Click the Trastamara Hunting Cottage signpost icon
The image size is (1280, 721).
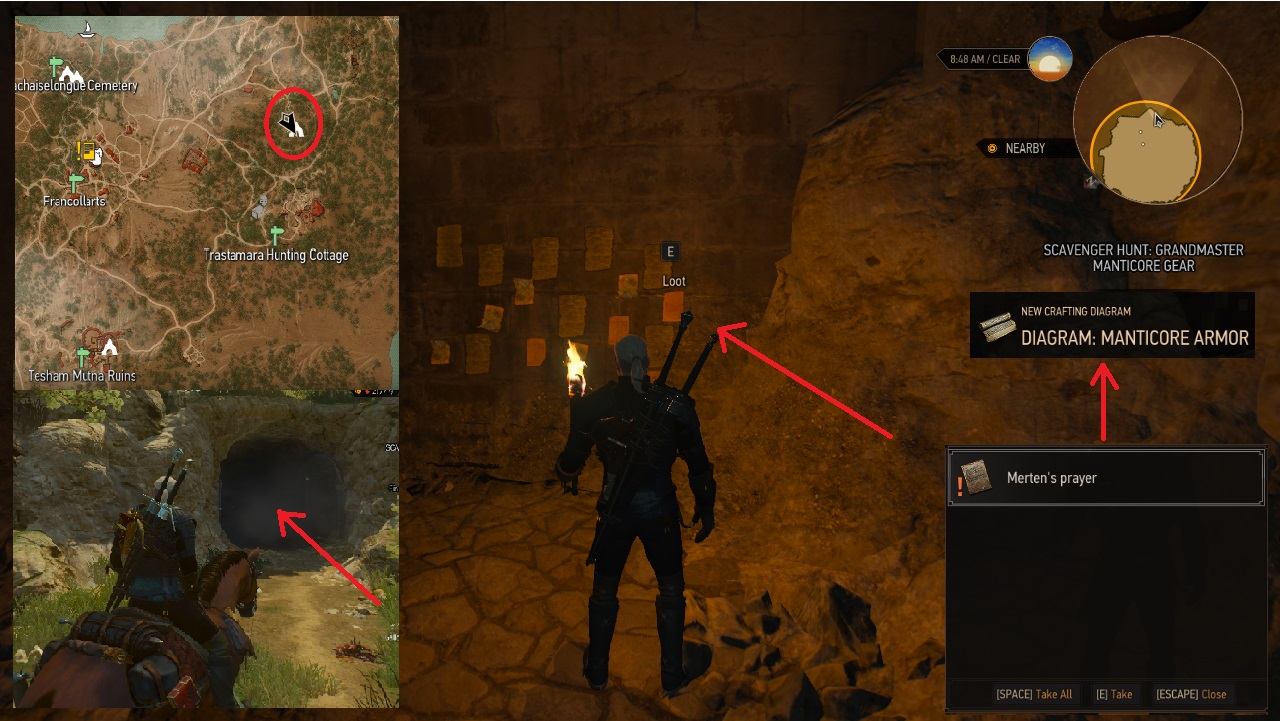[x=277, y=233]
